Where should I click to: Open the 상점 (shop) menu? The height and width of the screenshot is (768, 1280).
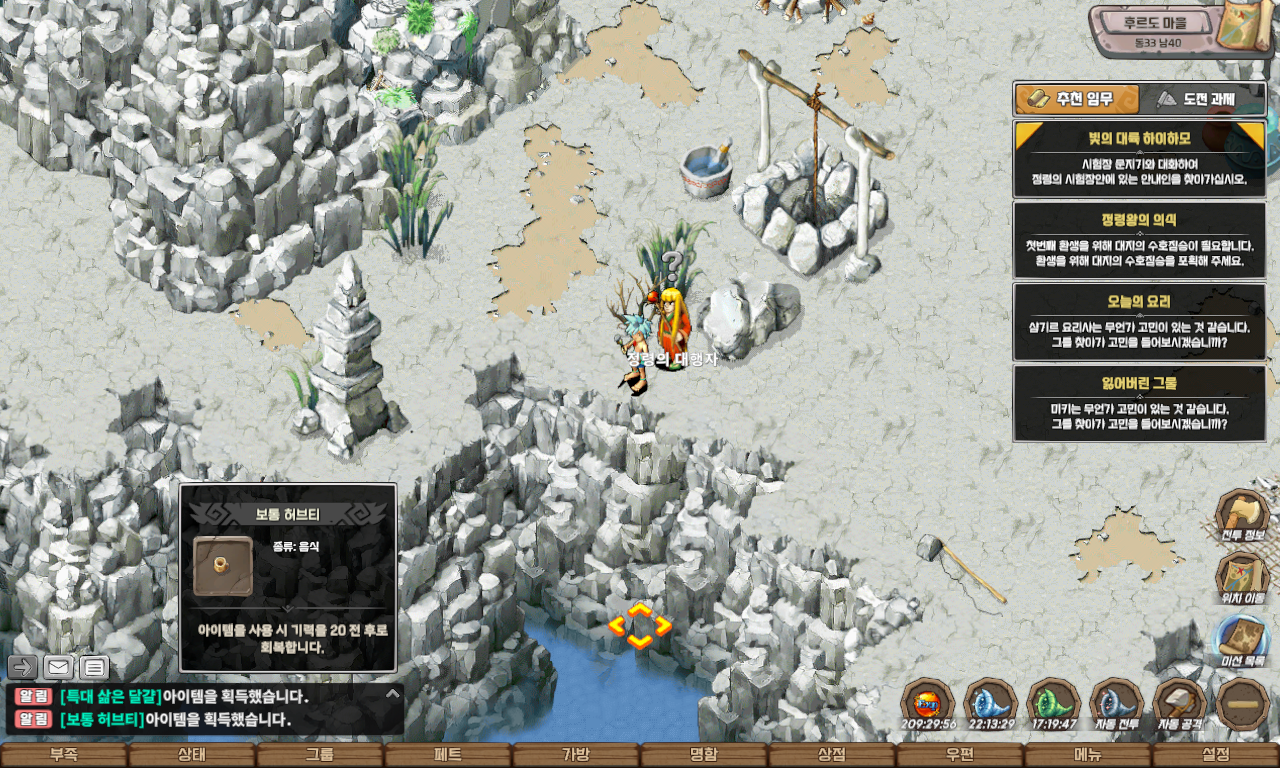(x=832, y=756)
